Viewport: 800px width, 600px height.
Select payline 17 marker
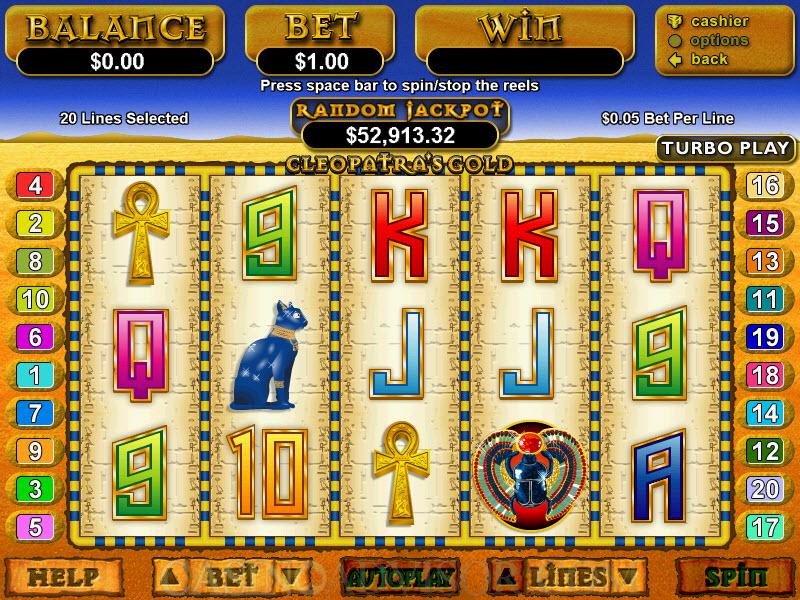(x=765, y=526)
